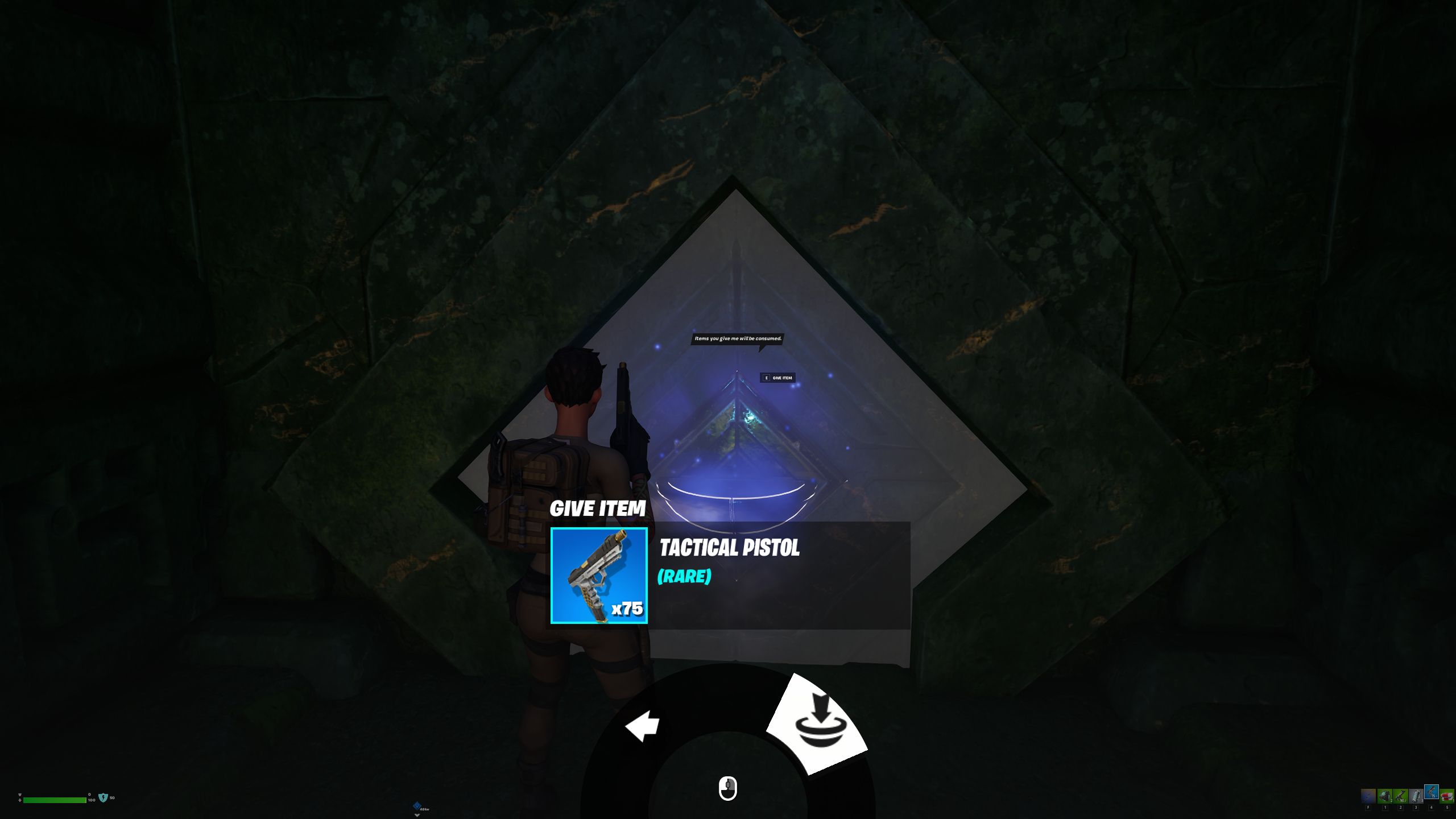Click the green health progress bar

tap(55, 800)
